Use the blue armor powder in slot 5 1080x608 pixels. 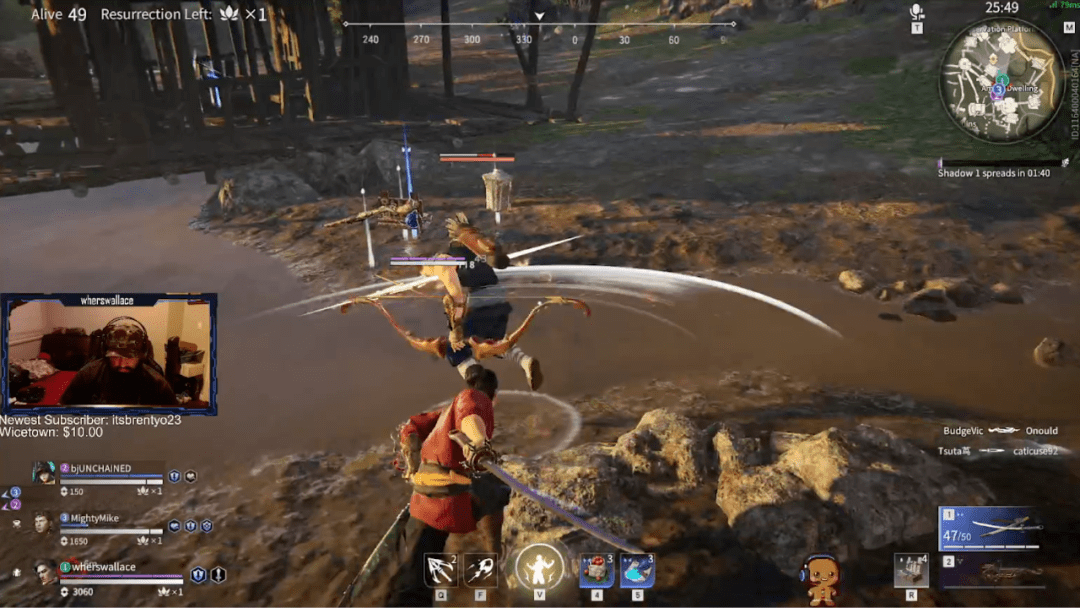(637, 570)
